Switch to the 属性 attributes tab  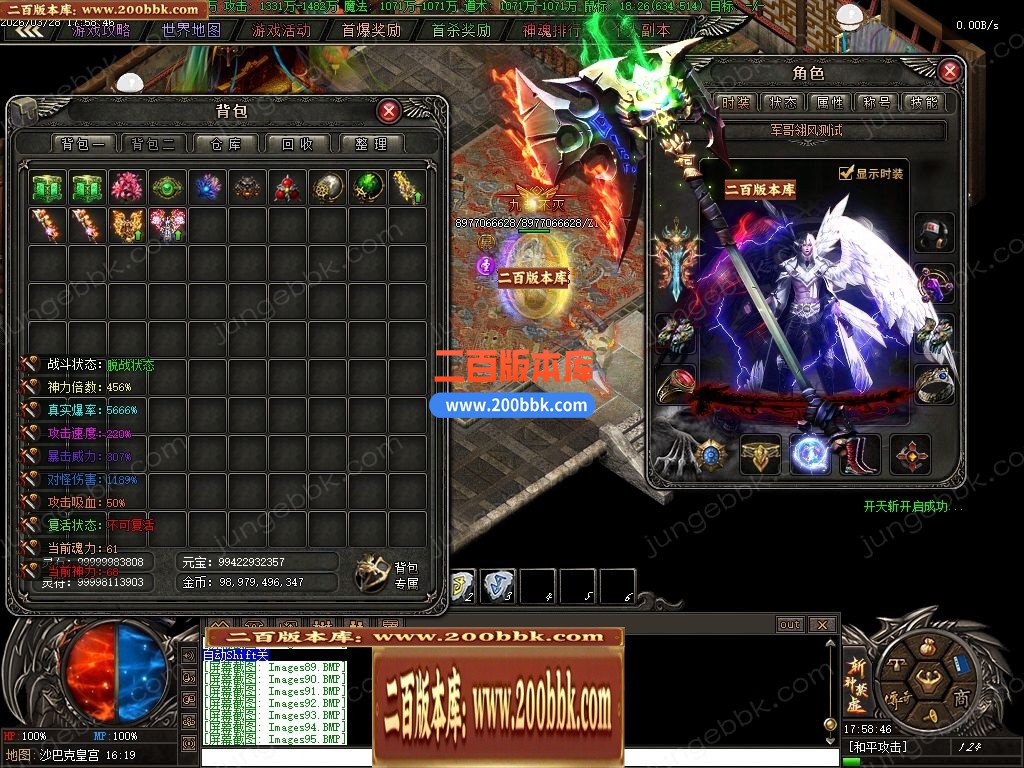tap(830, 102)
